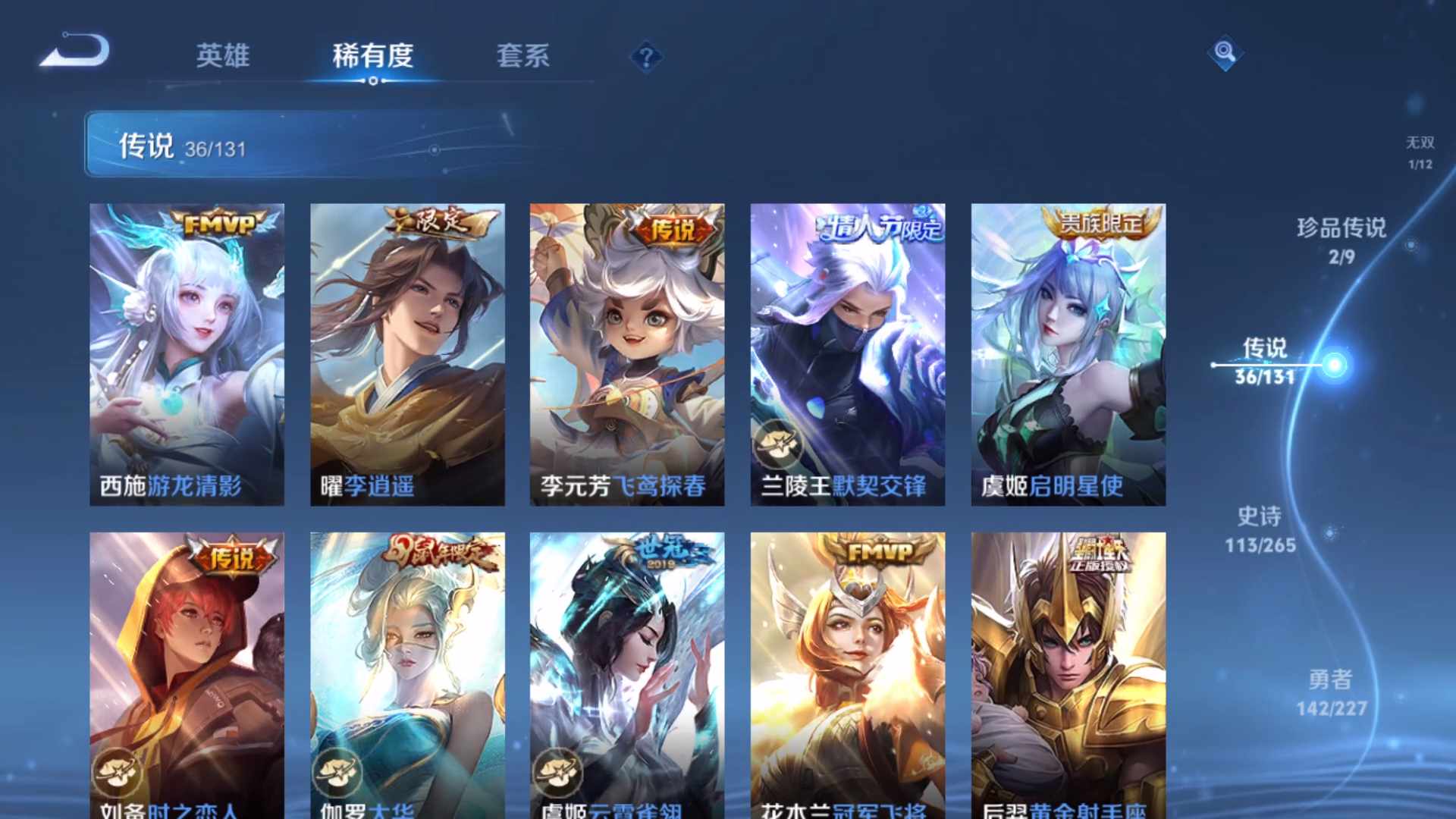
Task: Choose the 曜 李逍遥 skin card
Action: pyautogui.click(x=407, y=354)
